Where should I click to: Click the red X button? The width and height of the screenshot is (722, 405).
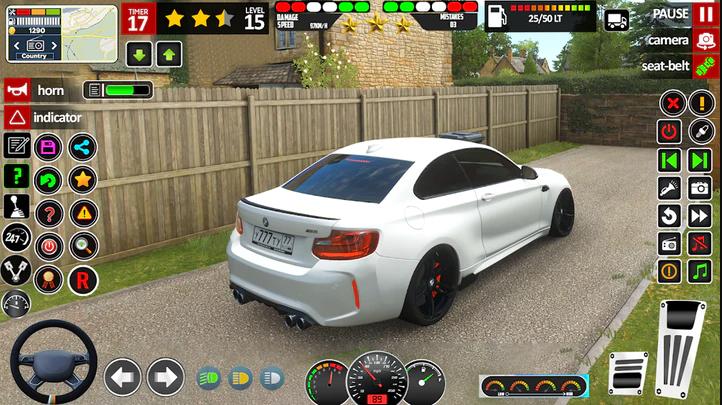click(x=672, y=103)
